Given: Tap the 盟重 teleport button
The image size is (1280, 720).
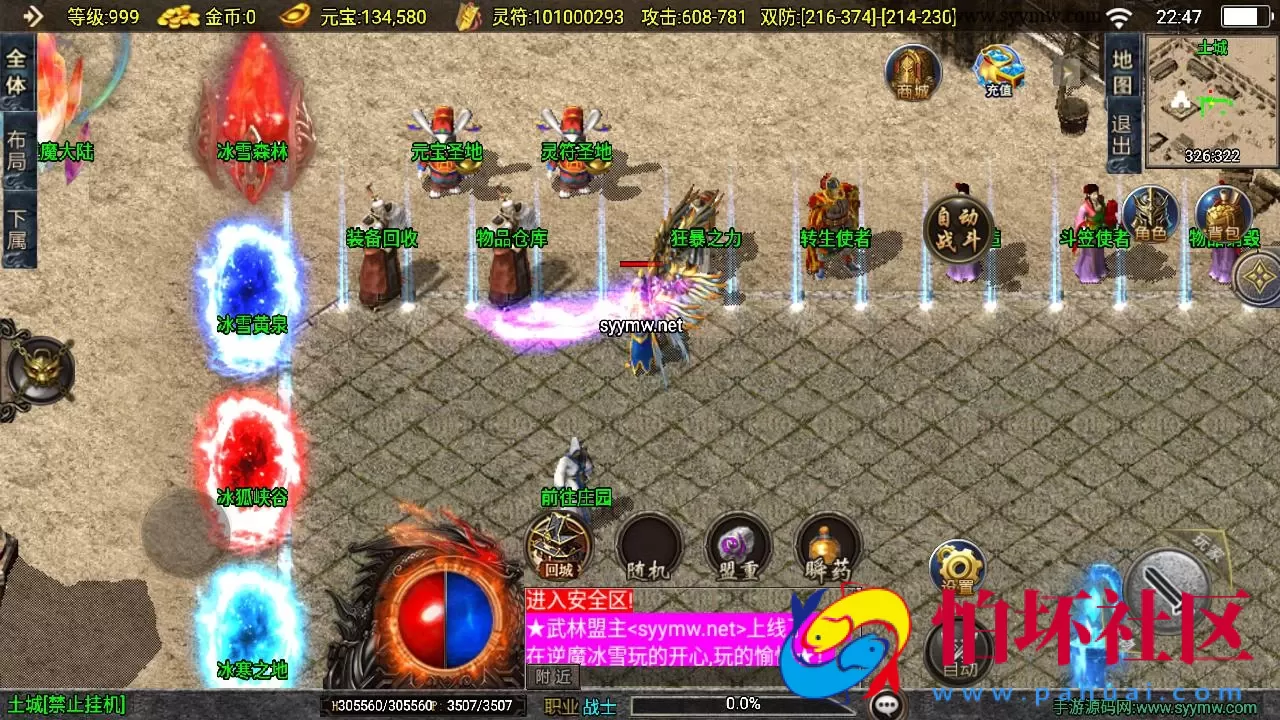Looking at the screenshot, I should pyautogui.click(x=739, y=545).
